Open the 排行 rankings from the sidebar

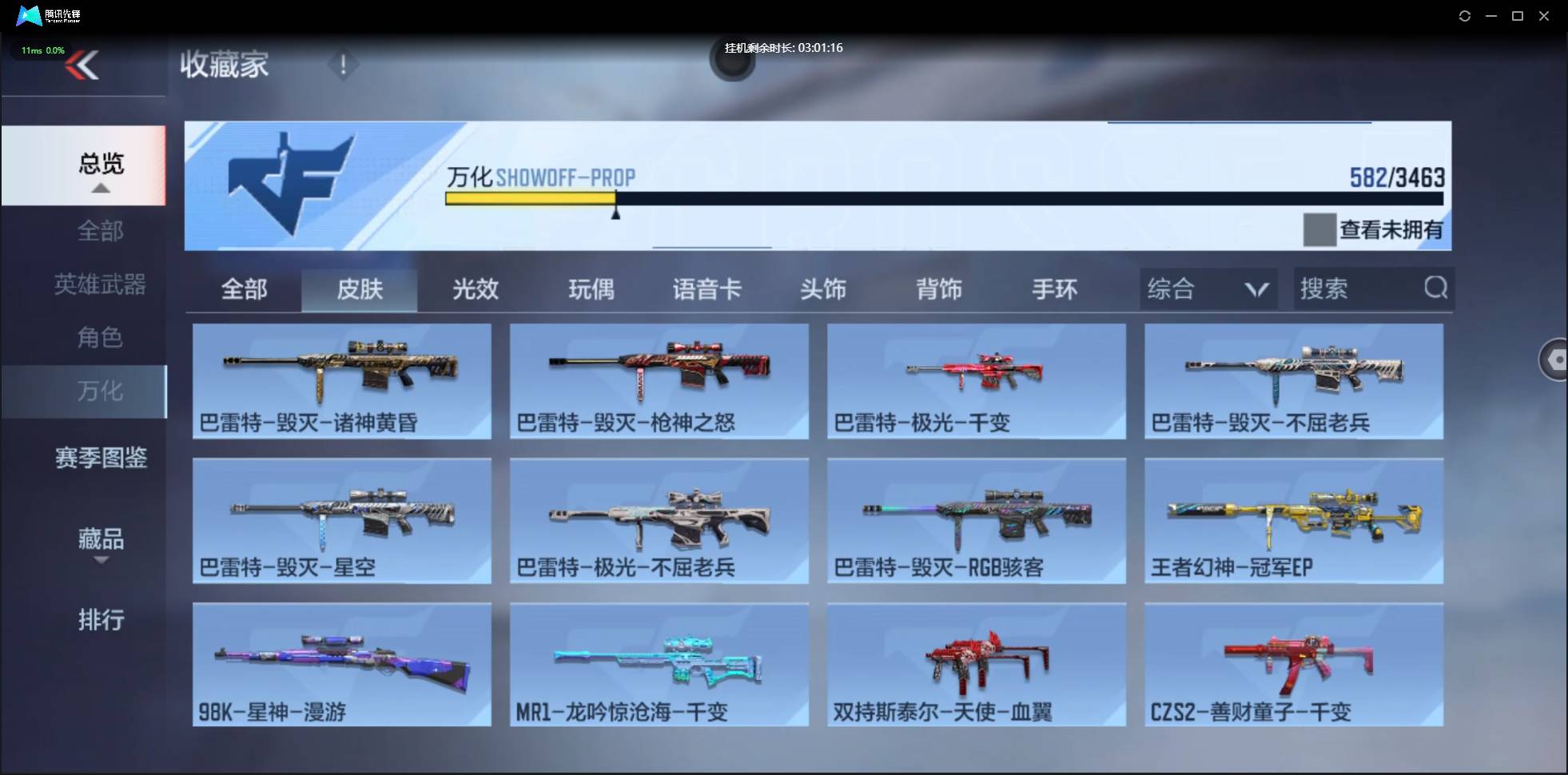pos(101,621)
